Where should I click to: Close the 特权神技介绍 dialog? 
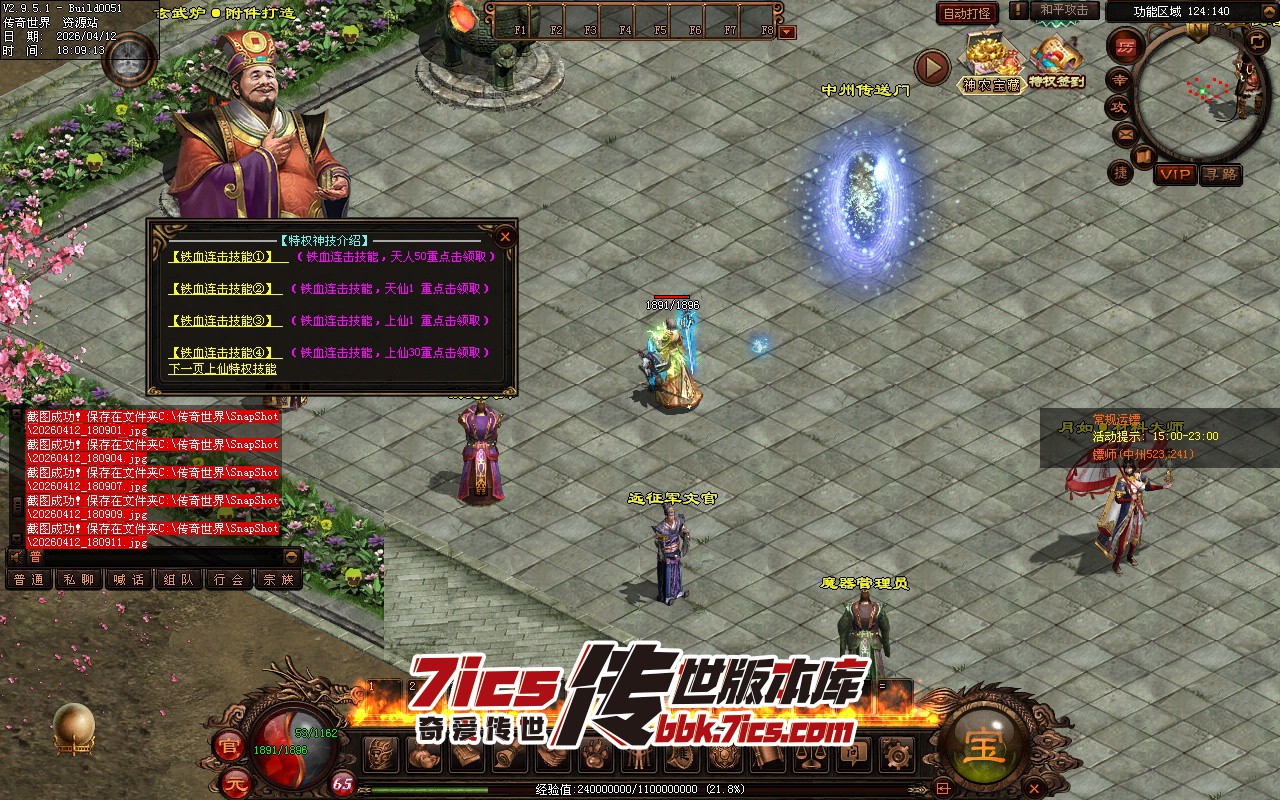(x=505, y=237)
